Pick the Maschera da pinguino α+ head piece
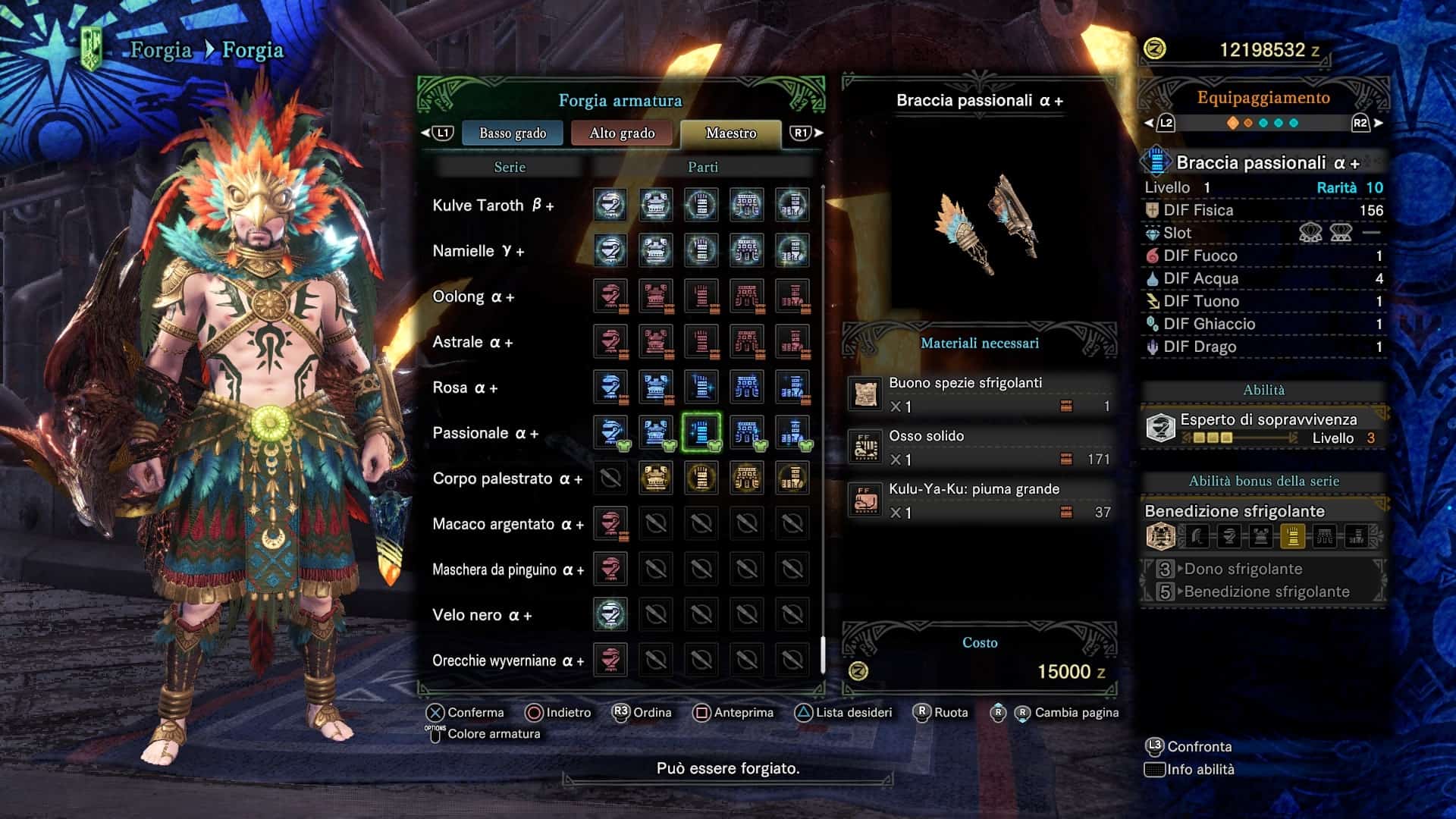Viewport: 1456px width, 819px height. pyautogui.click(x=610, y=569)
